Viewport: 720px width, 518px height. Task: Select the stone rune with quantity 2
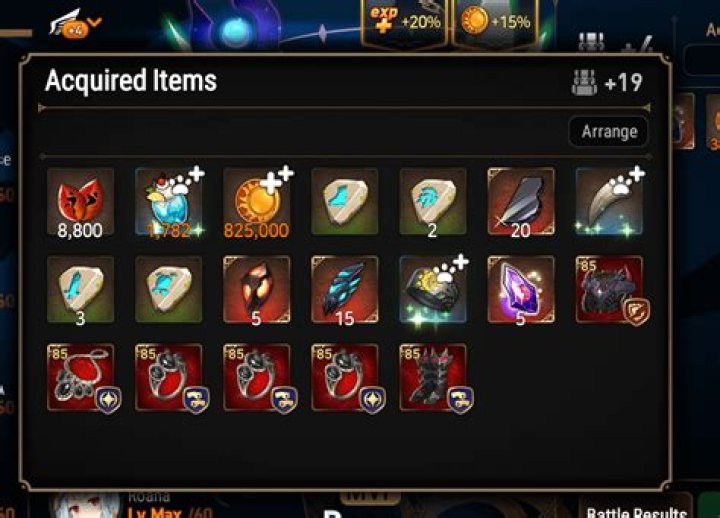tap(432, 201)
